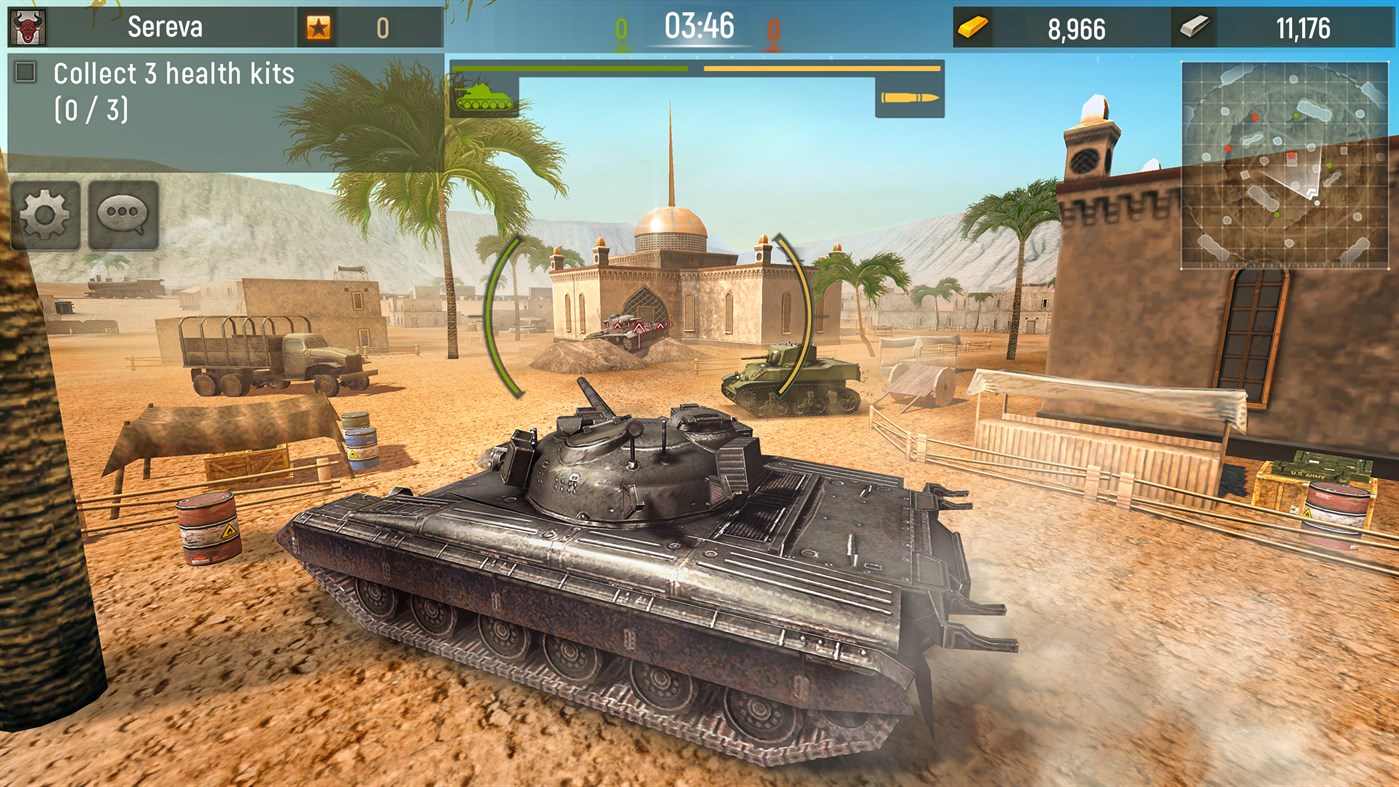Click the match timer showing 03:46
This screenshot has height=787, width=1399.
point(700,27)
